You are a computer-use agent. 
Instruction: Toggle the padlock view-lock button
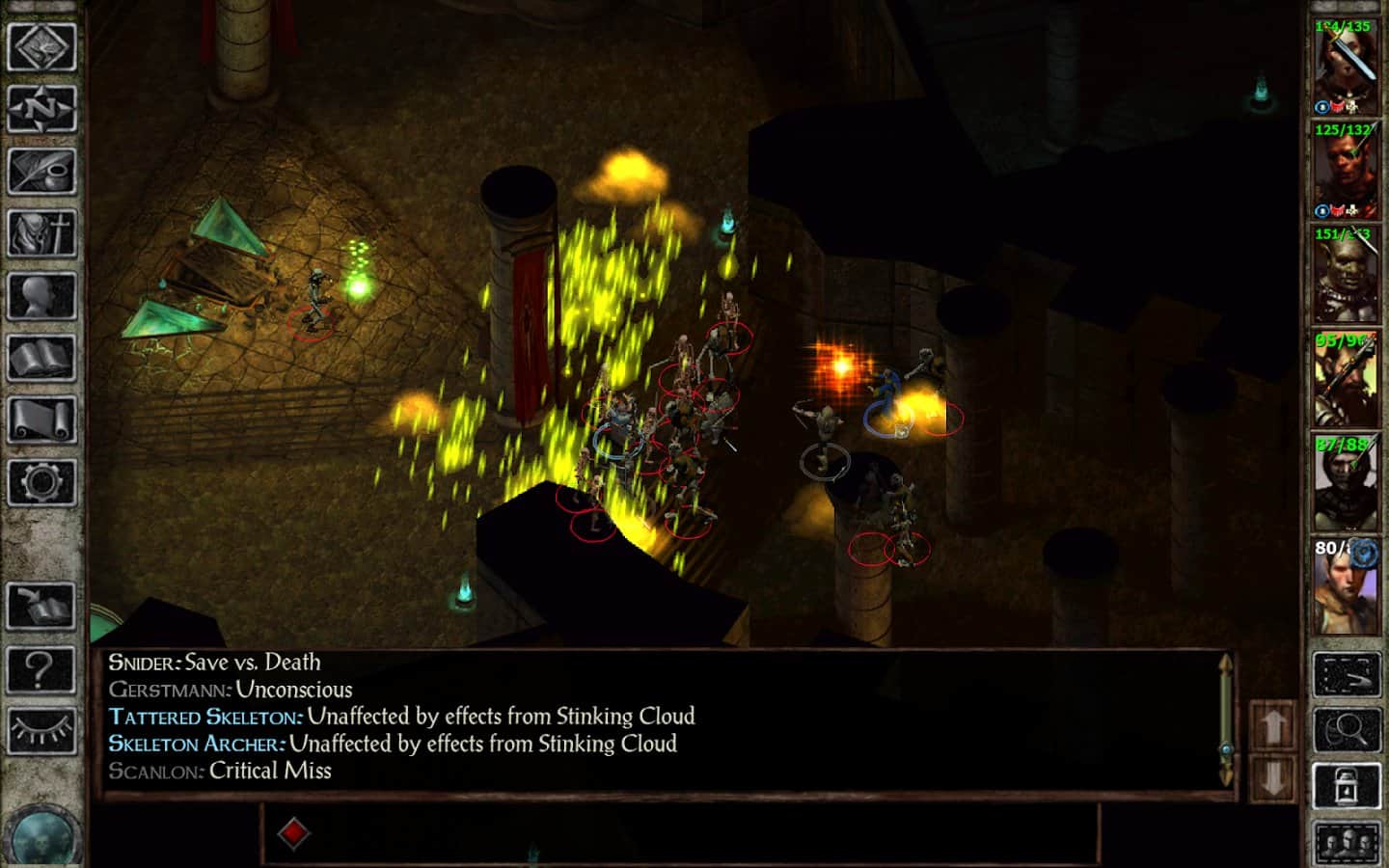coord(1347,787)
